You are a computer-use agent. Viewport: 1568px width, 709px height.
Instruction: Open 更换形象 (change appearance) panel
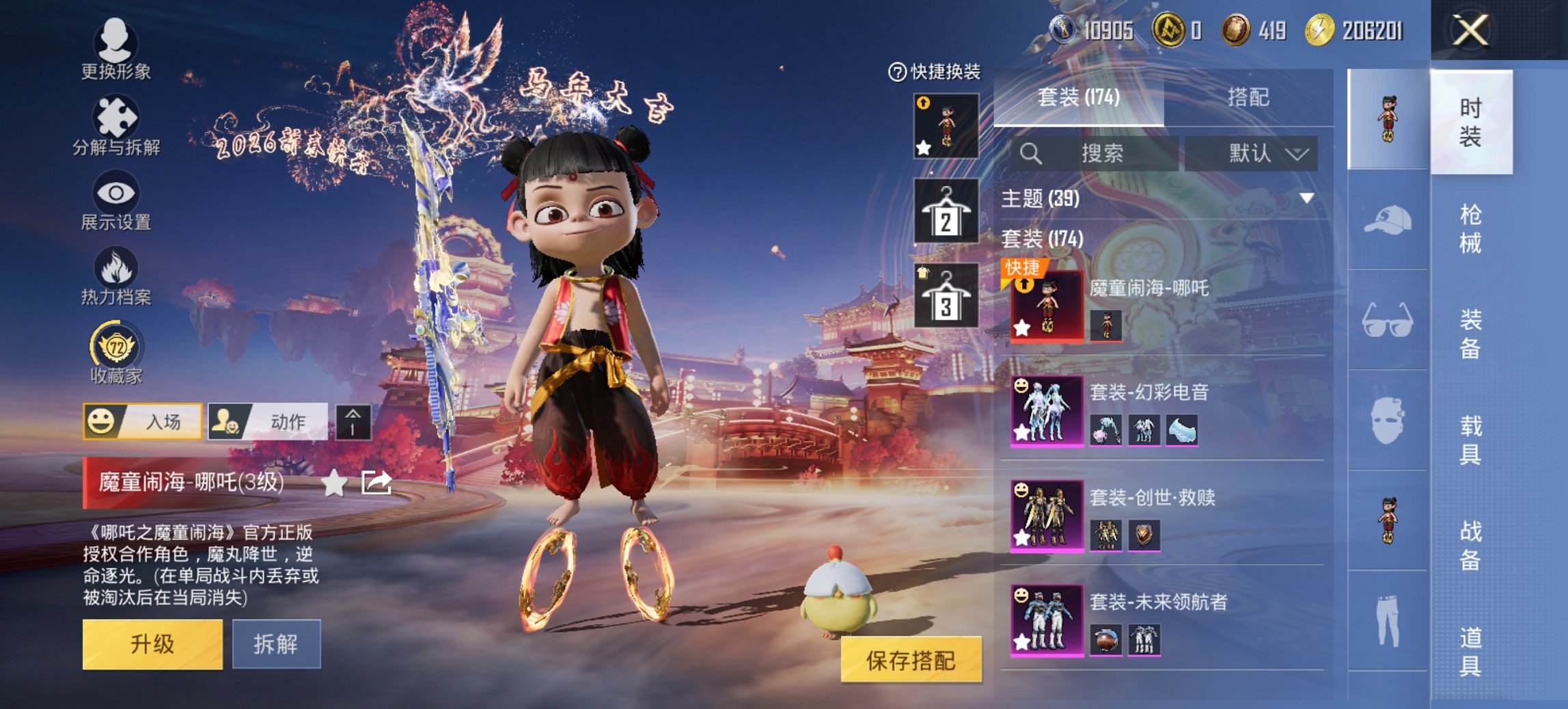click(x=116, y=49)
